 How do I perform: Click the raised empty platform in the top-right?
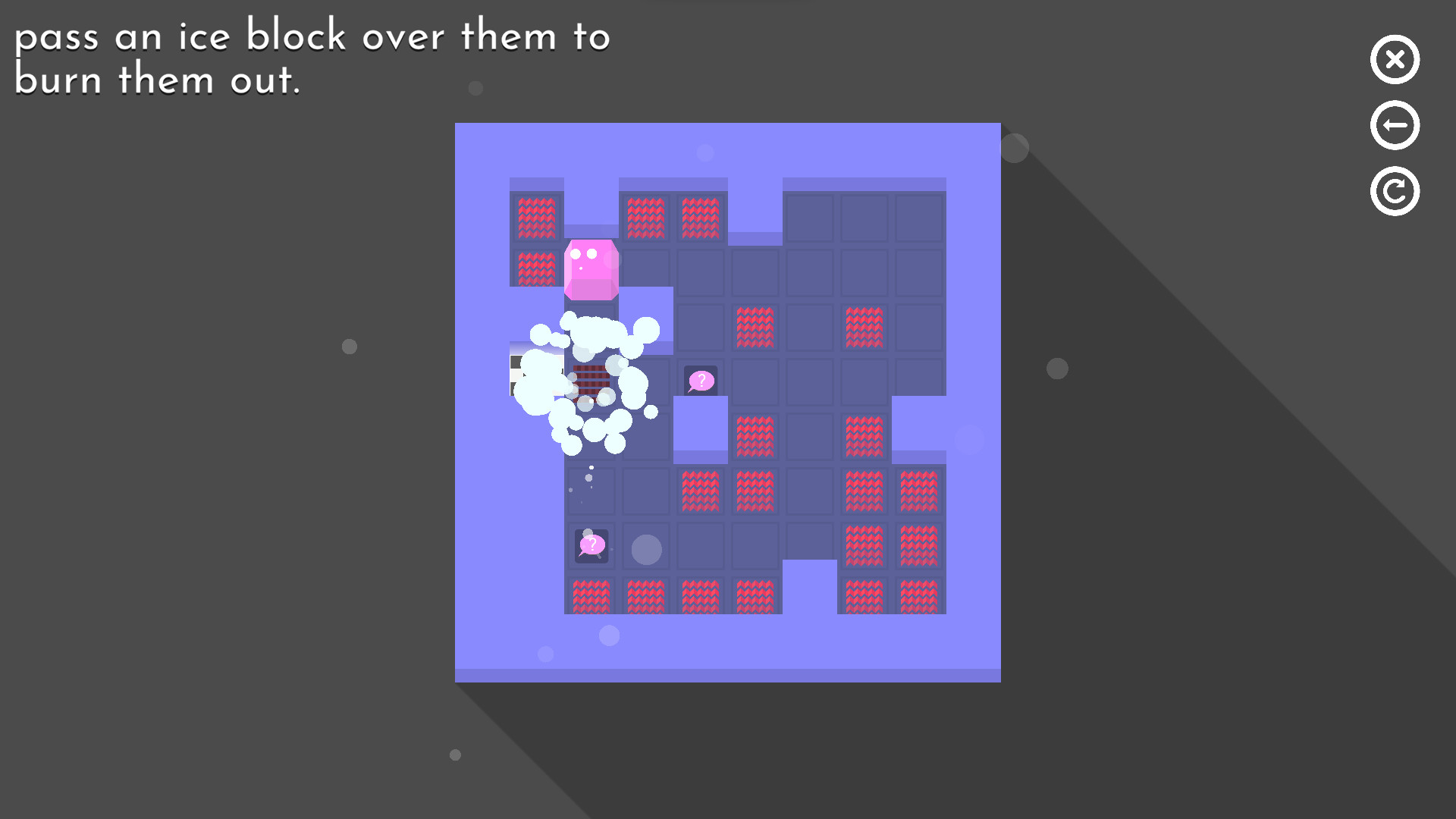864,218
